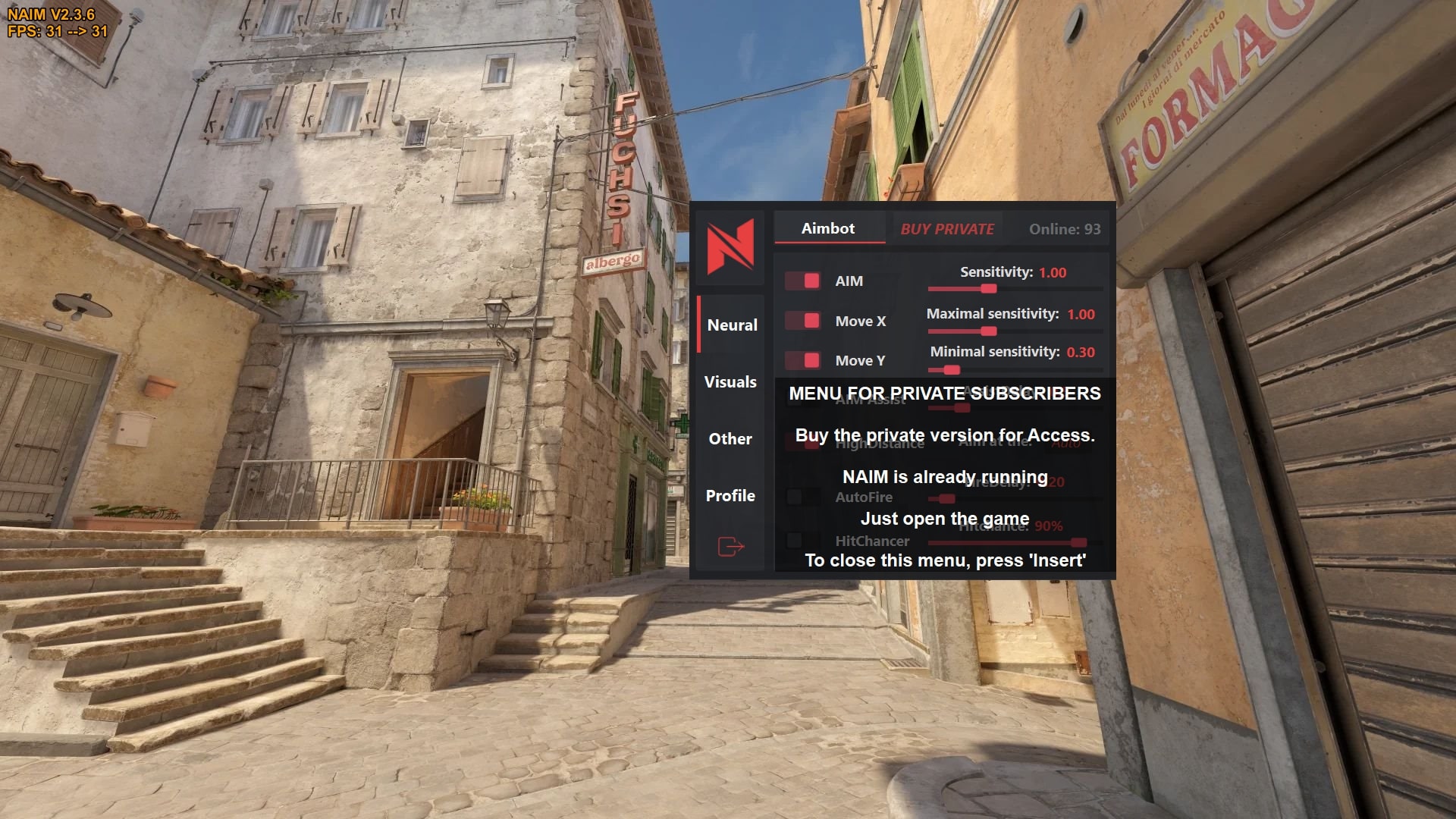The width and height of the screenshot is (1456, 819).
Task: Disable the Move Y toggle
Action: pos(802,360)
